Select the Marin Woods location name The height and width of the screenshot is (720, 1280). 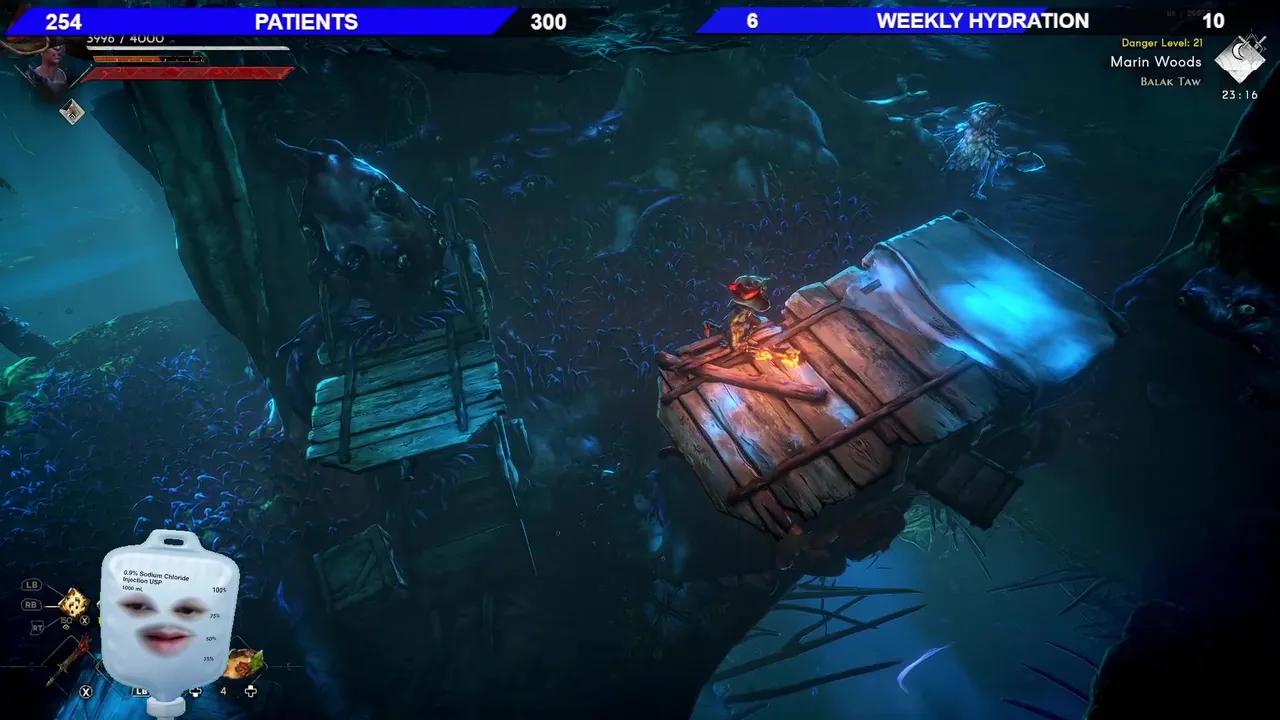[1156, 62]
